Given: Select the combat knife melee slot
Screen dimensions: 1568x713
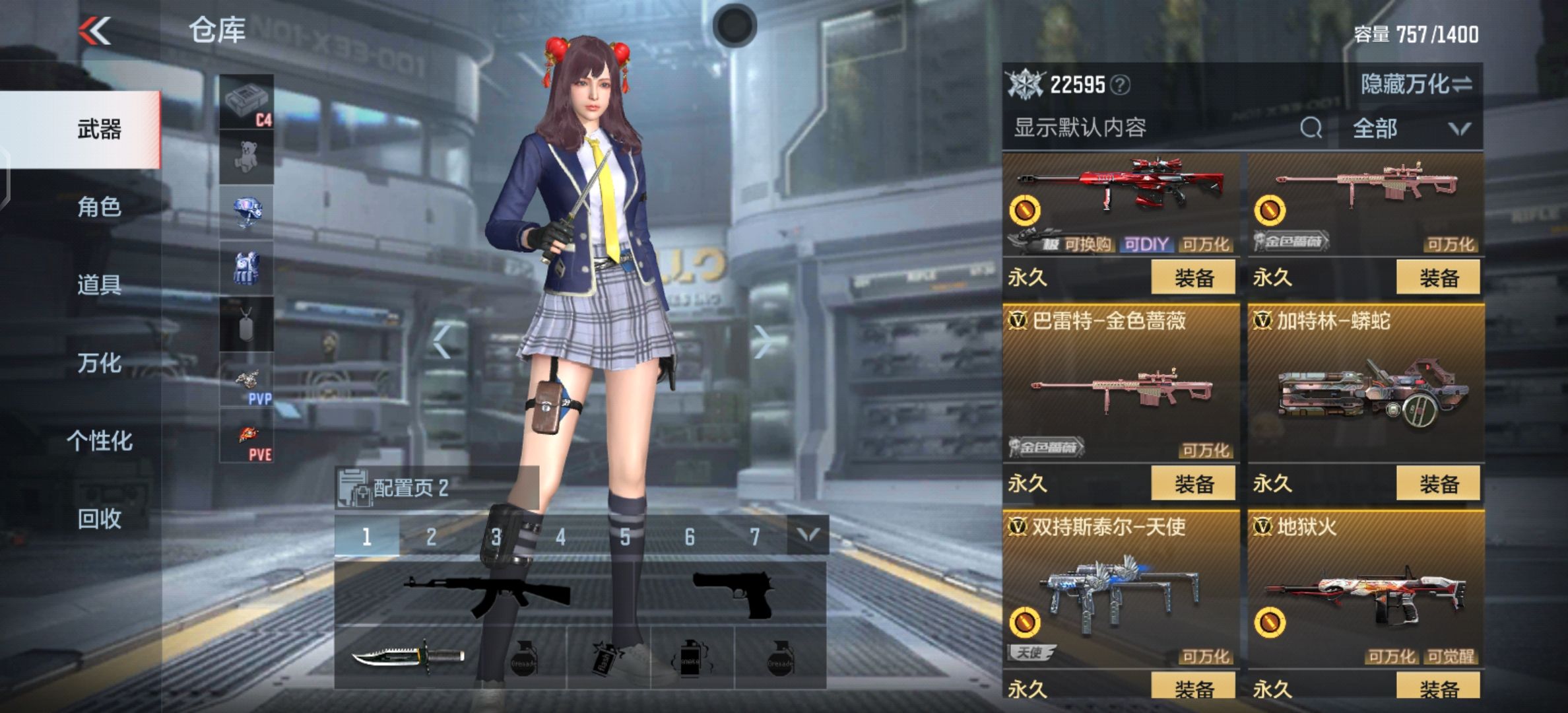Looking at the screenshot, I should tap(407, 657).
